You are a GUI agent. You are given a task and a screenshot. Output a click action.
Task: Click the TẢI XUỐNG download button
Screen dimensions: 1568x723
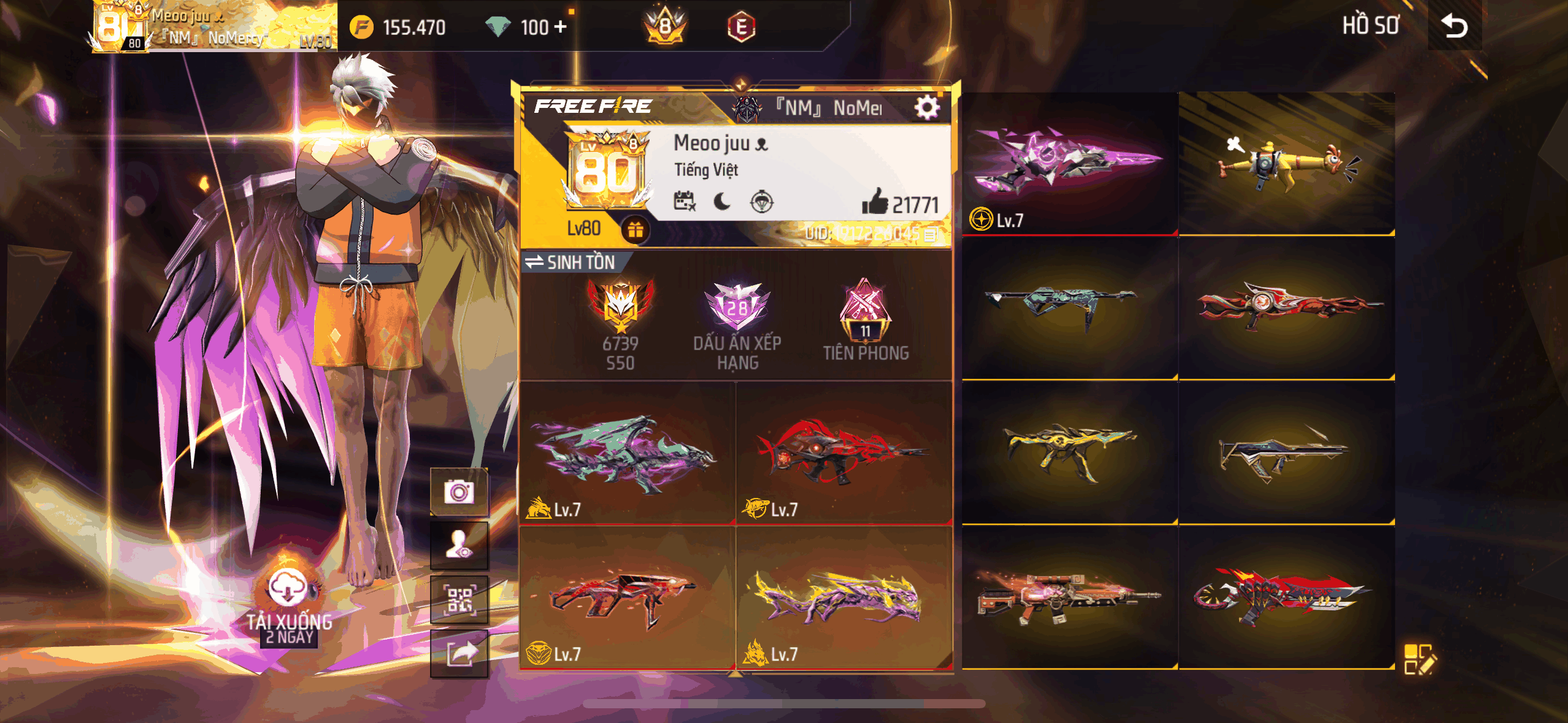coord(288,589)
